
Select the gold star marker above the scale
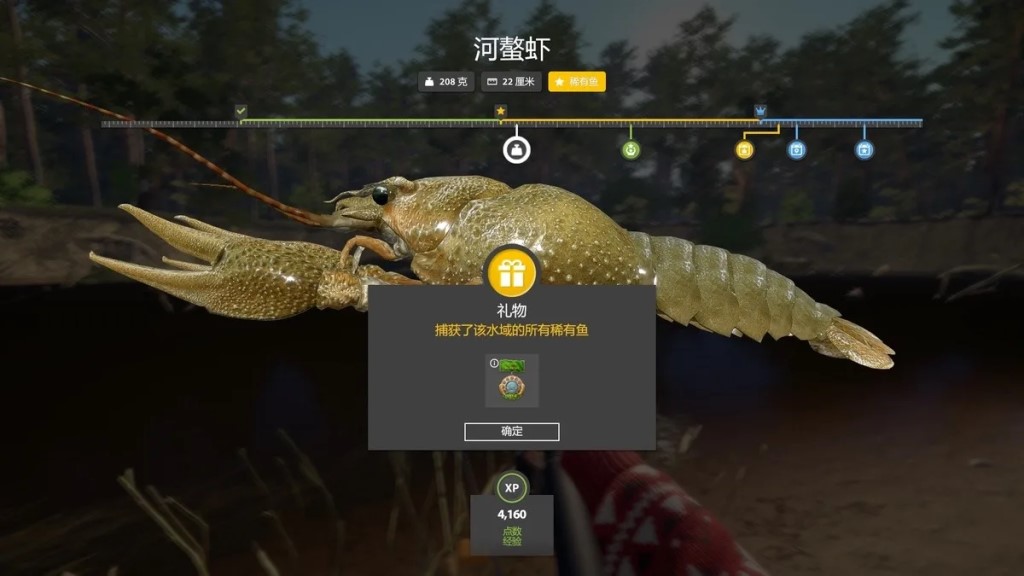coord(501,111)
